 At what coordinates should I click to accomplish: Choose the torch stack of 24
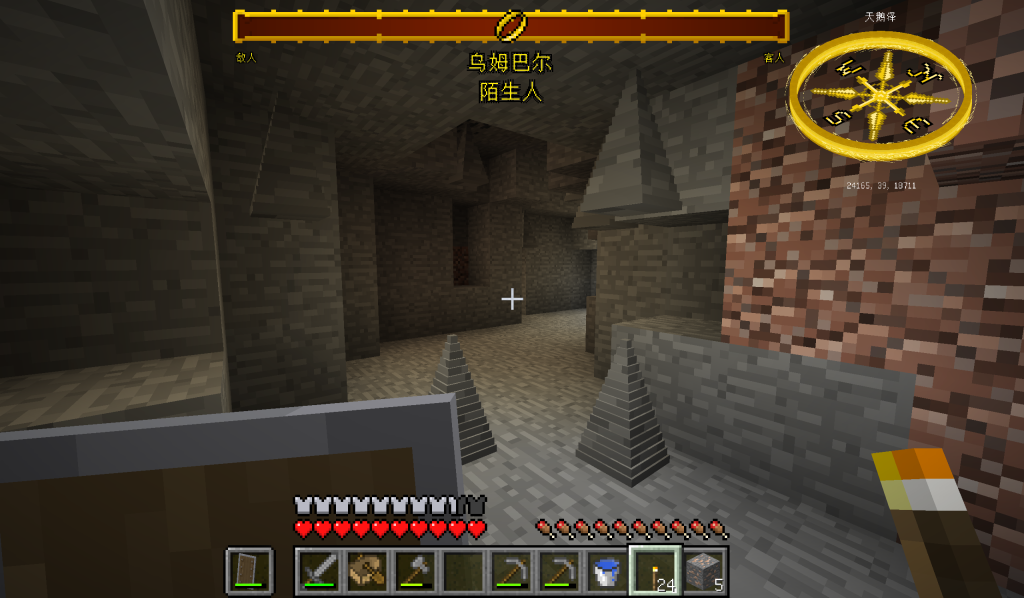pos(655,570)
